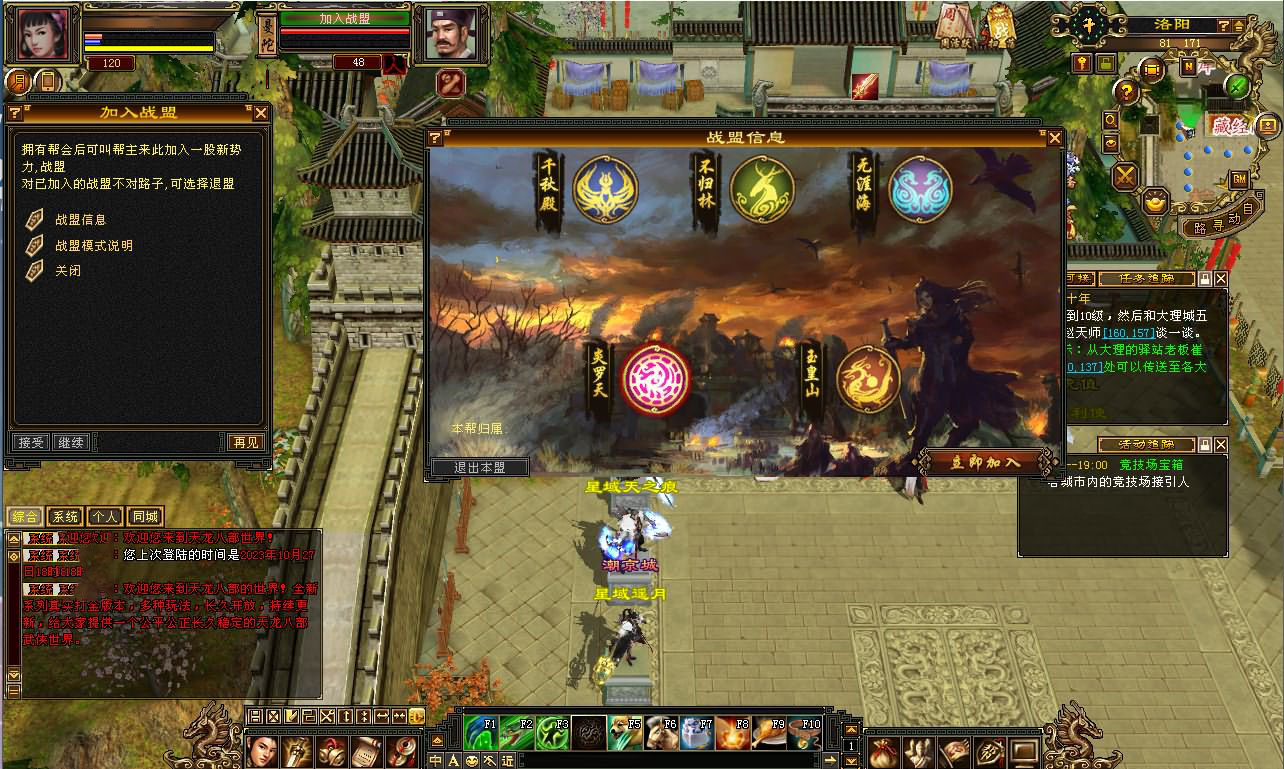This screenshot has width=1284, height=769.
Task: Click the 立即加入 join button
Action: (x=985, y=462)
